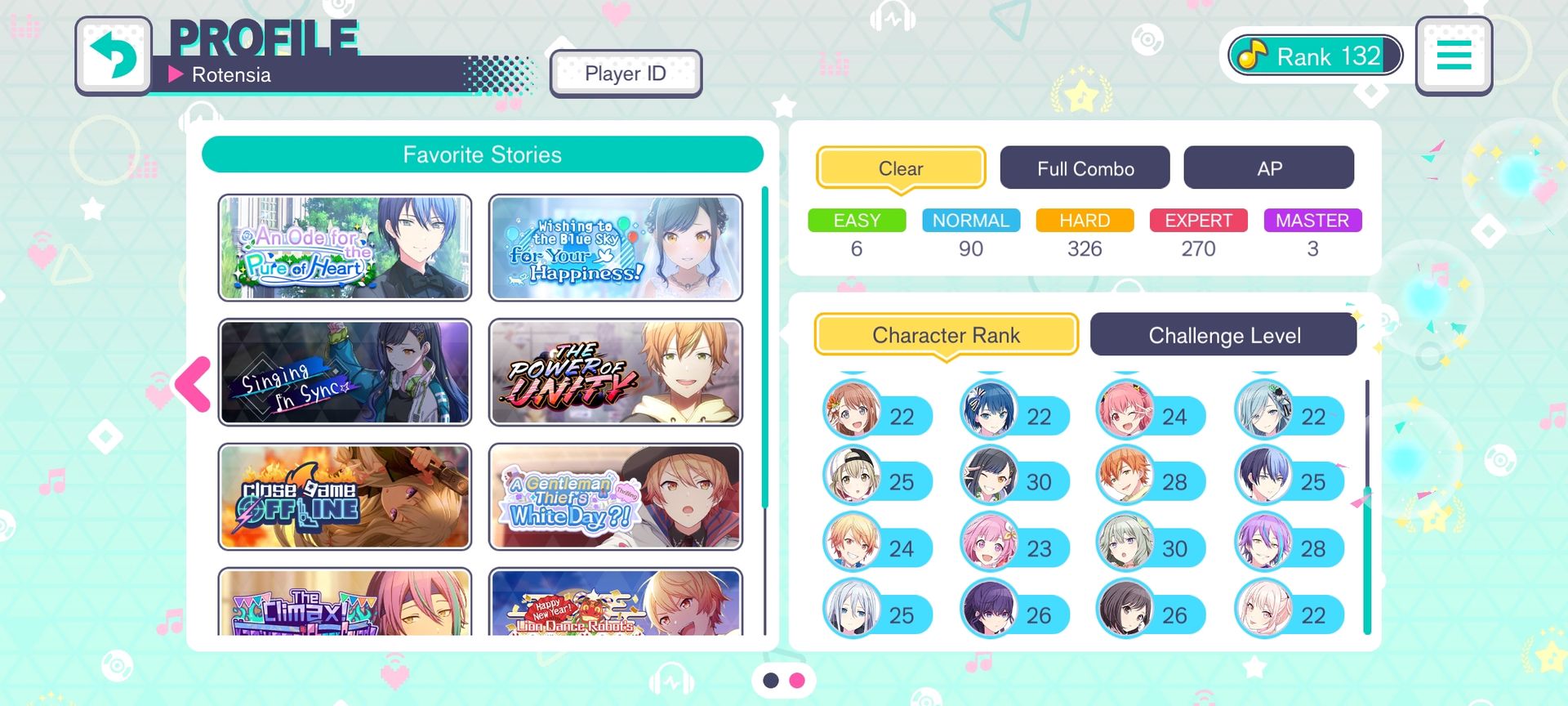
Task: Select the Singing in Sync story banner
Action: (345, 373)
